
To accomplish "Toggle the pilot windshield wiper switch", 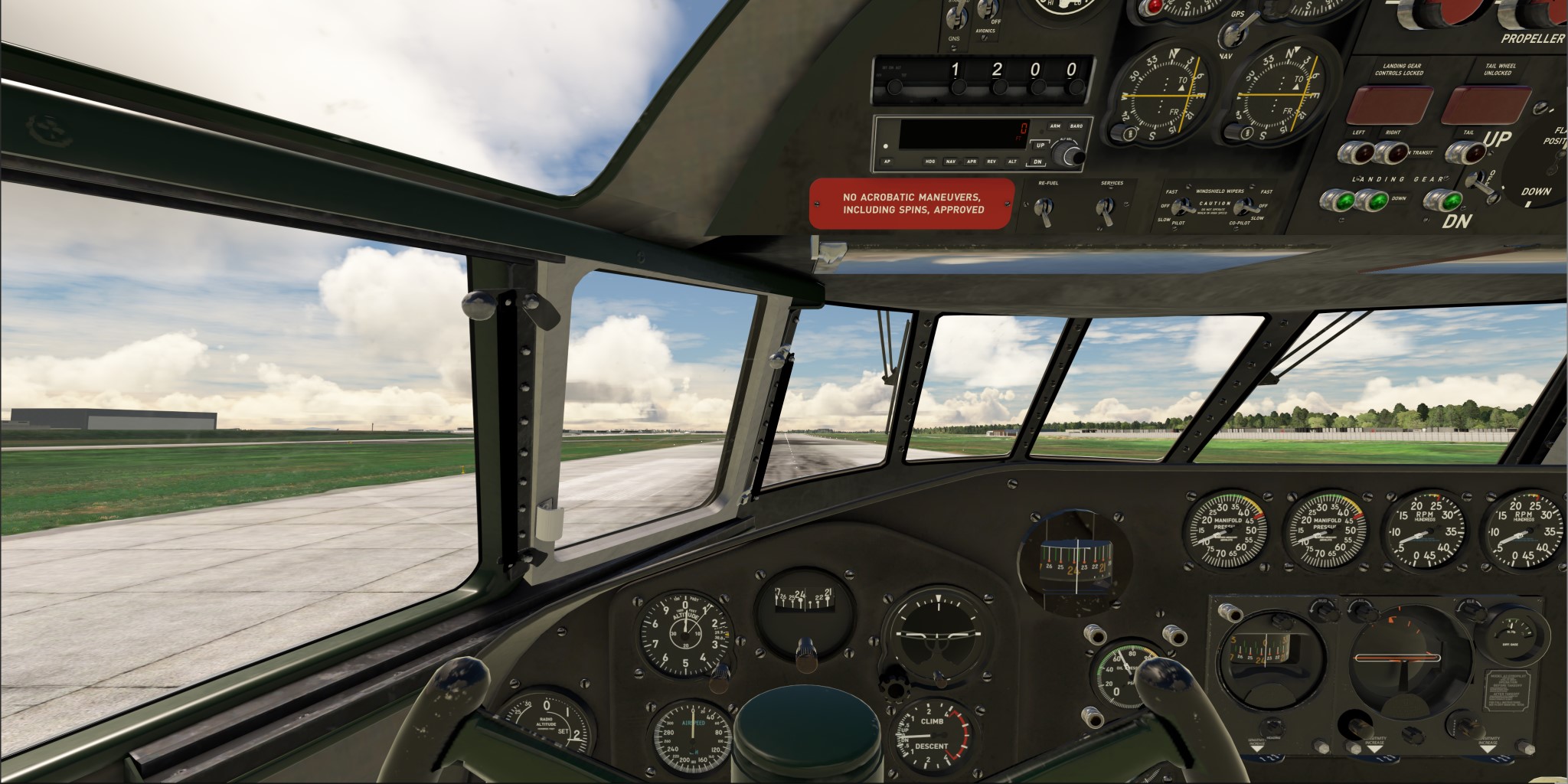I will [x=1184, y=206].
